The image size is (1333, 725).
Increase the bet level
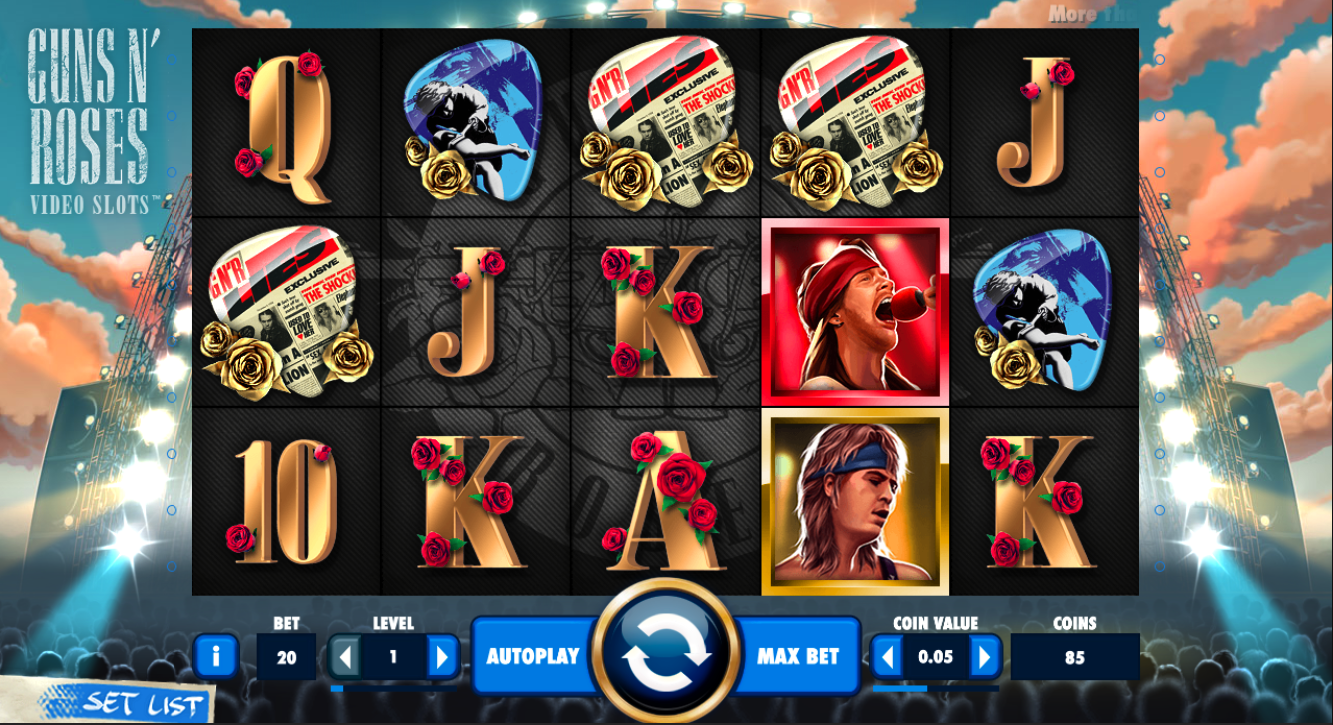click(x=441, y=657)
